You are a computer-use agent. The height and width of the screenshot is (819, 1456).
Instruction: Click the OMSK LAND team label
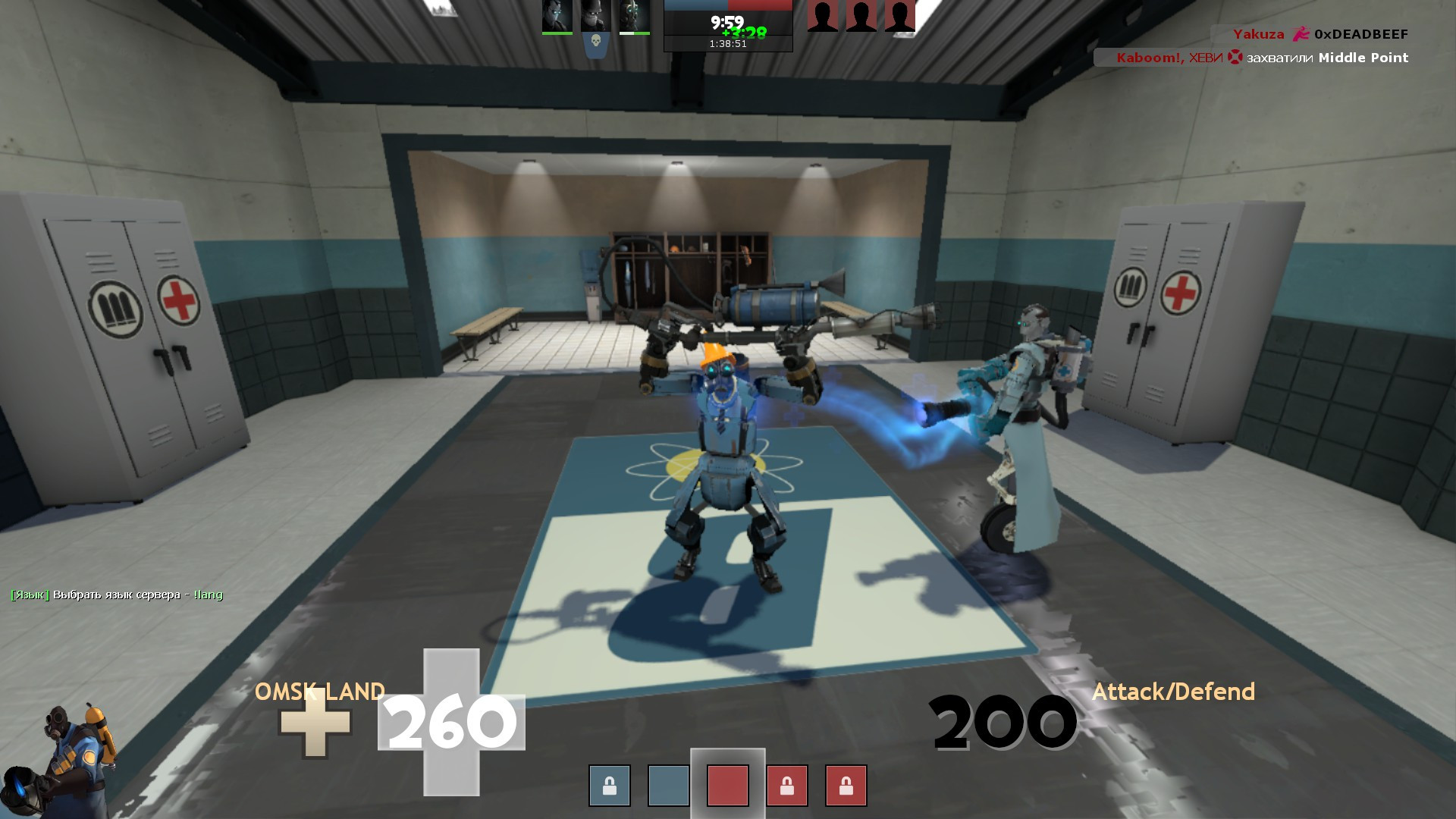click(x=322, y=692)
